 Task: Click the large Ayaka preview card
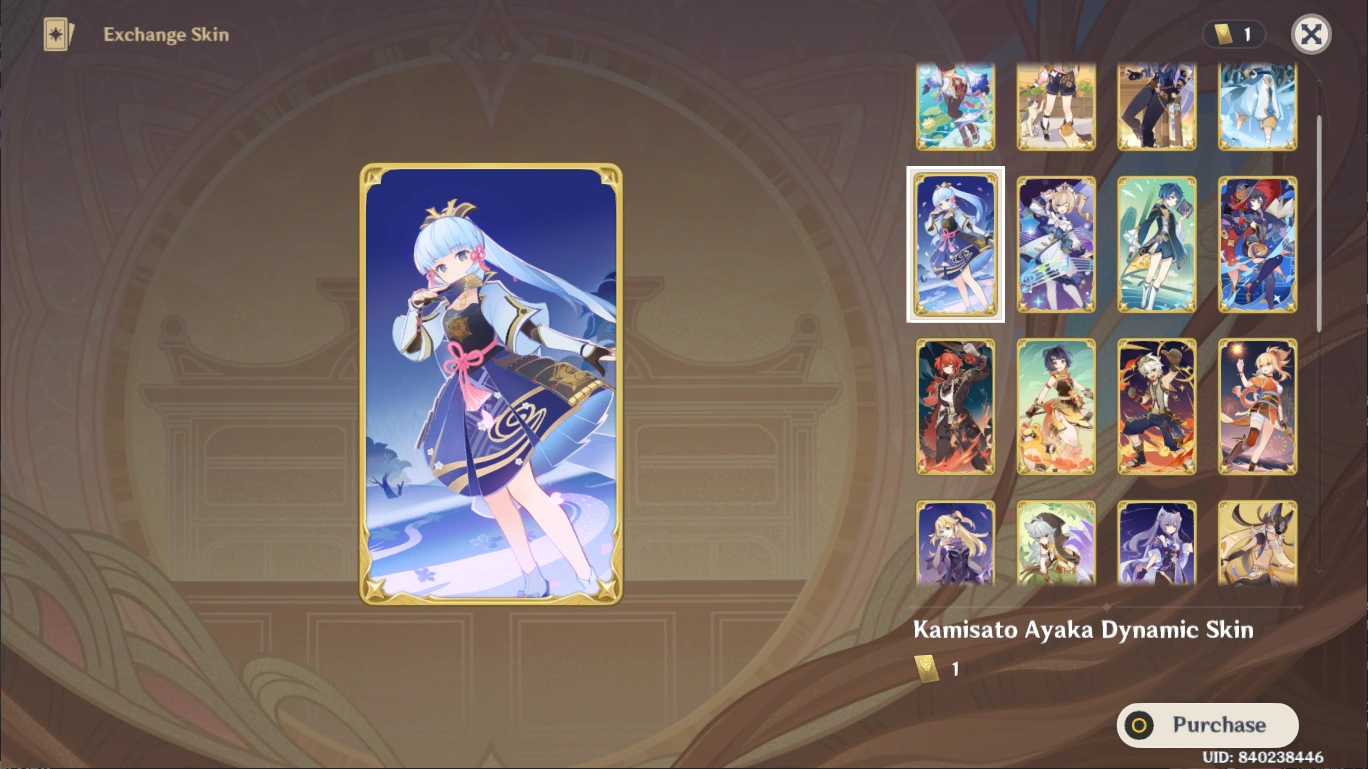pos(490,383)
